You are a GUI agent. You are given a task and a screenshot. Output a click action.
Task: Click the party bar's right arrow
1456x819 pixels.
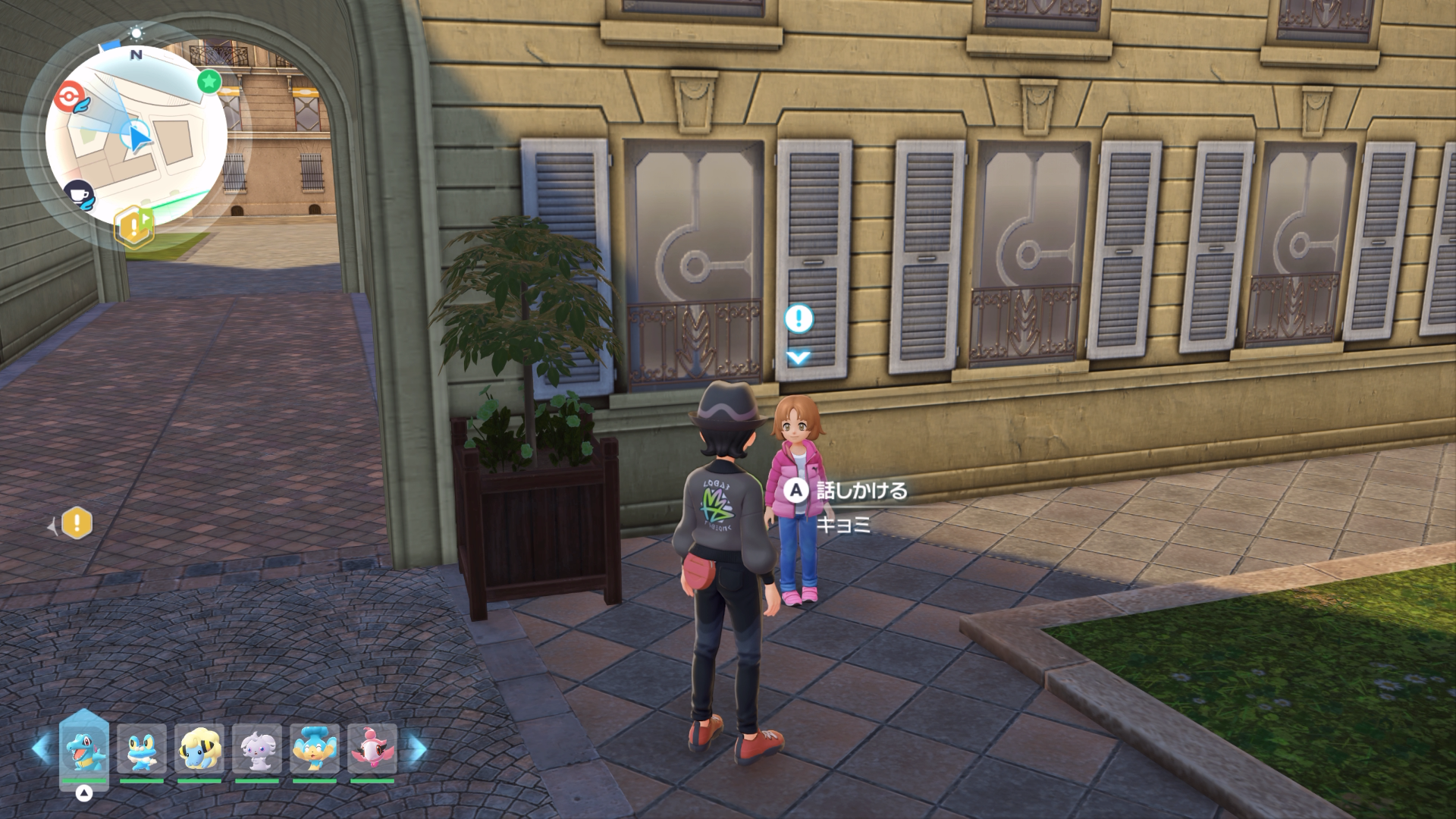[416, 747]
